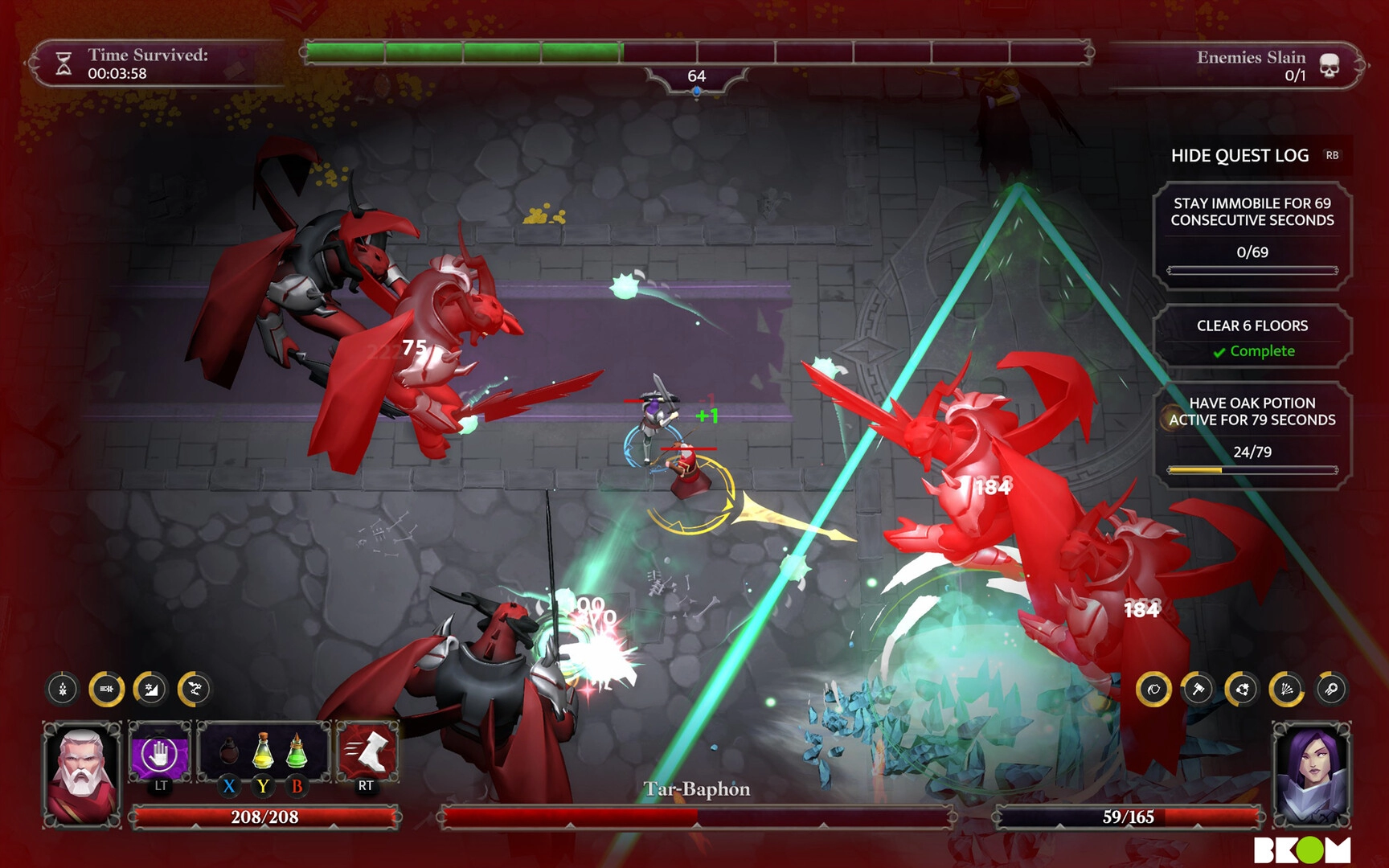Image resolution: width=1389 pixels, height=868 pixels.
Task: Click the skull Enemies Slain icon
Action: coord(1330,66)
